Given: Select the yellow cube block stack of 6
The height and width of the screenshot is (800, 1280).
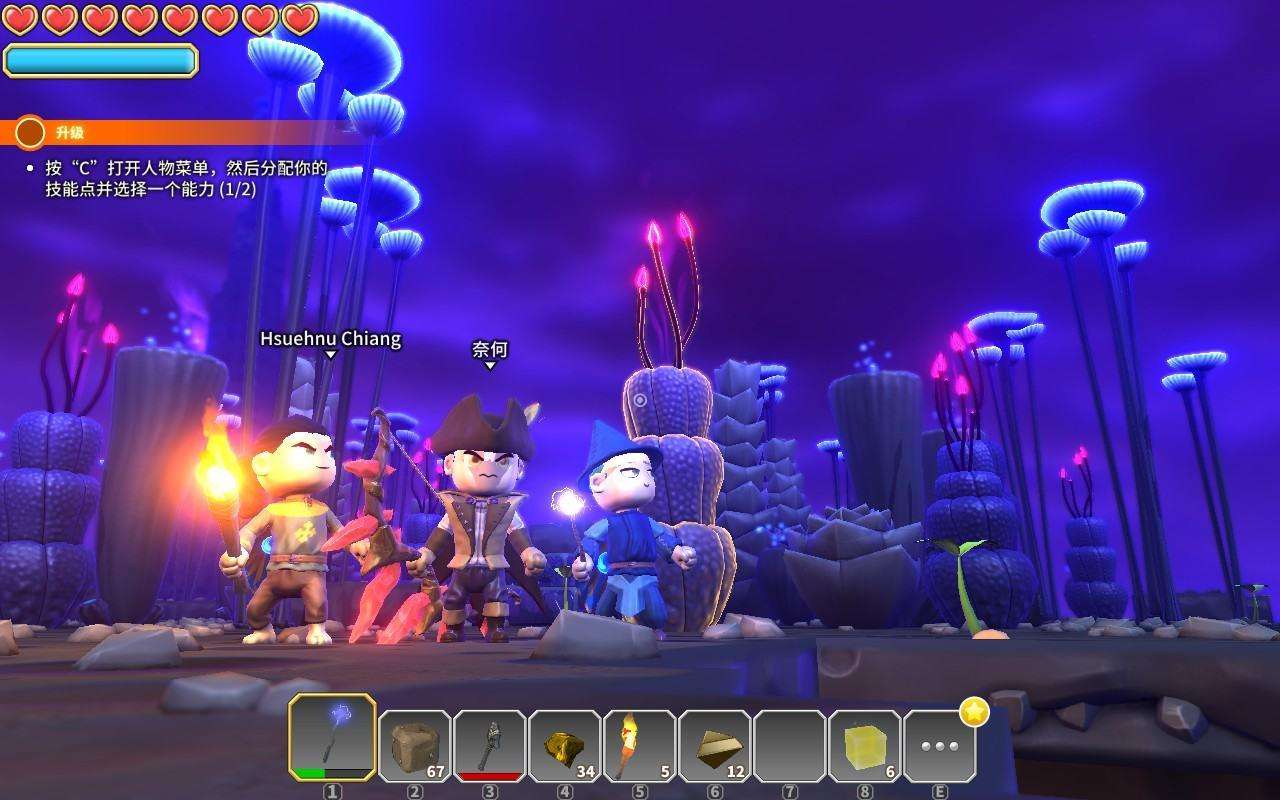Looking at the screenshot, I should 865,745.
